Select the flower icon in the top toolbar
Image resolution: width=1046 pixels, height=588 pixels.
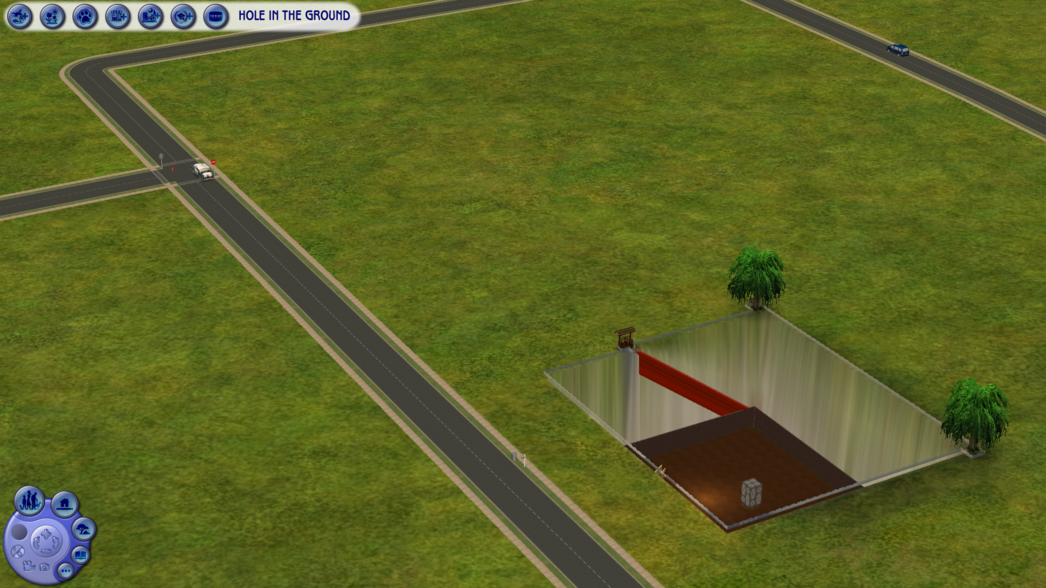(x=52, y=16)
